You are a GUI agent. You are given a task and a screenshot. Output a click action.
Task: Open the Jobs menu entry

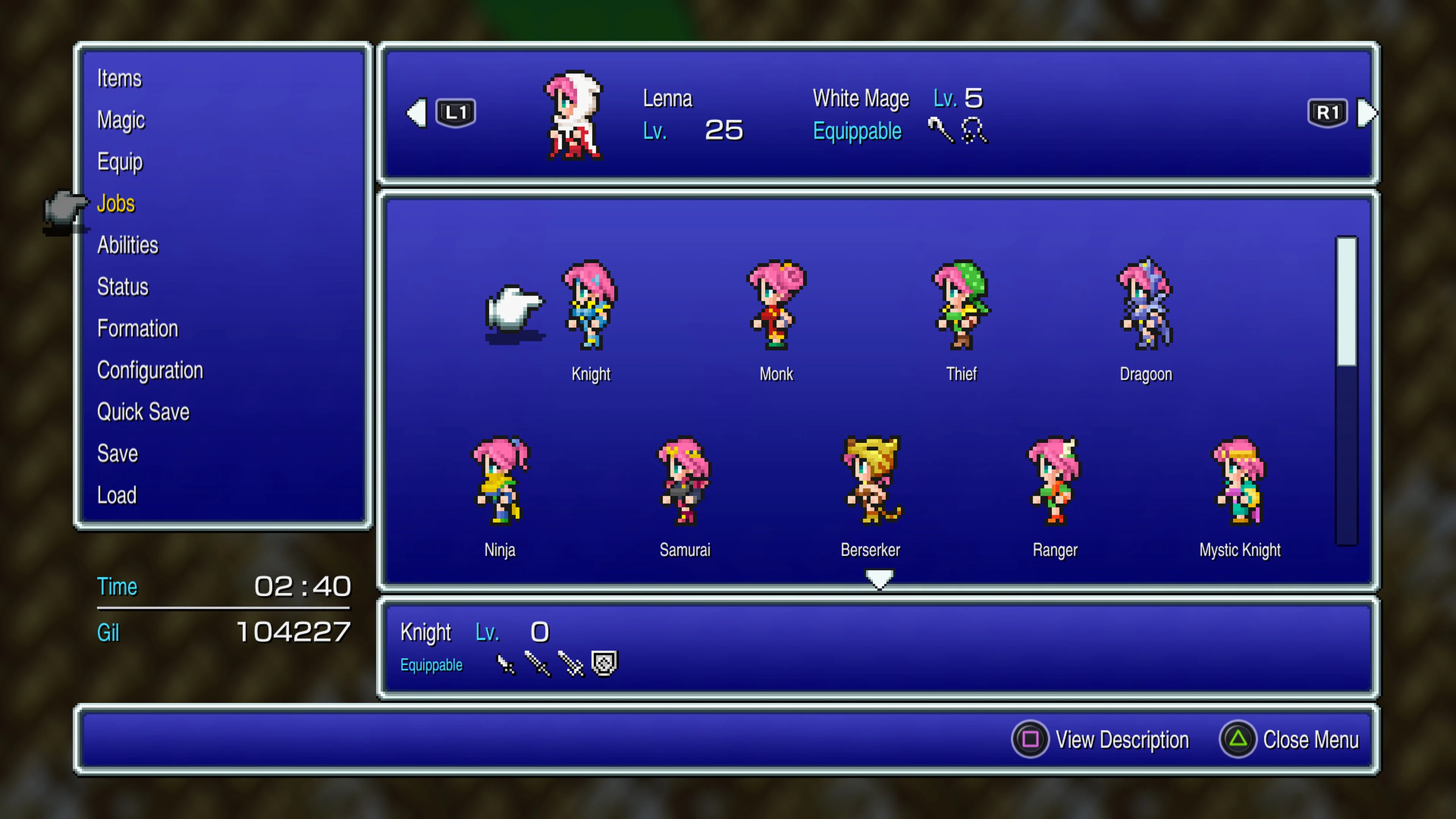pyautogui.click(x=116, y=204)
